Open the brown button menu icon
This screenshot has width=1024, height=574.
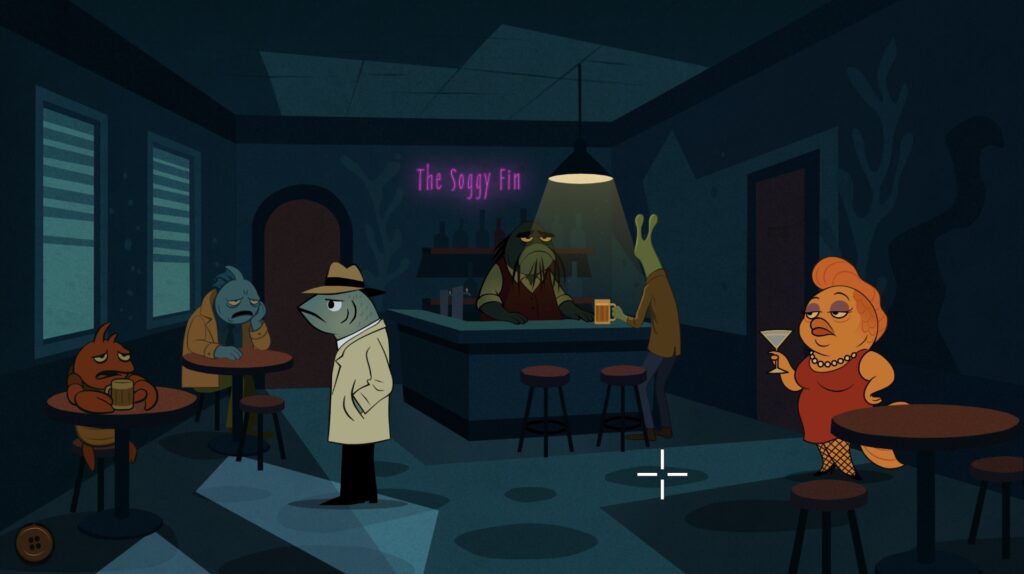(x=35, y=543)
